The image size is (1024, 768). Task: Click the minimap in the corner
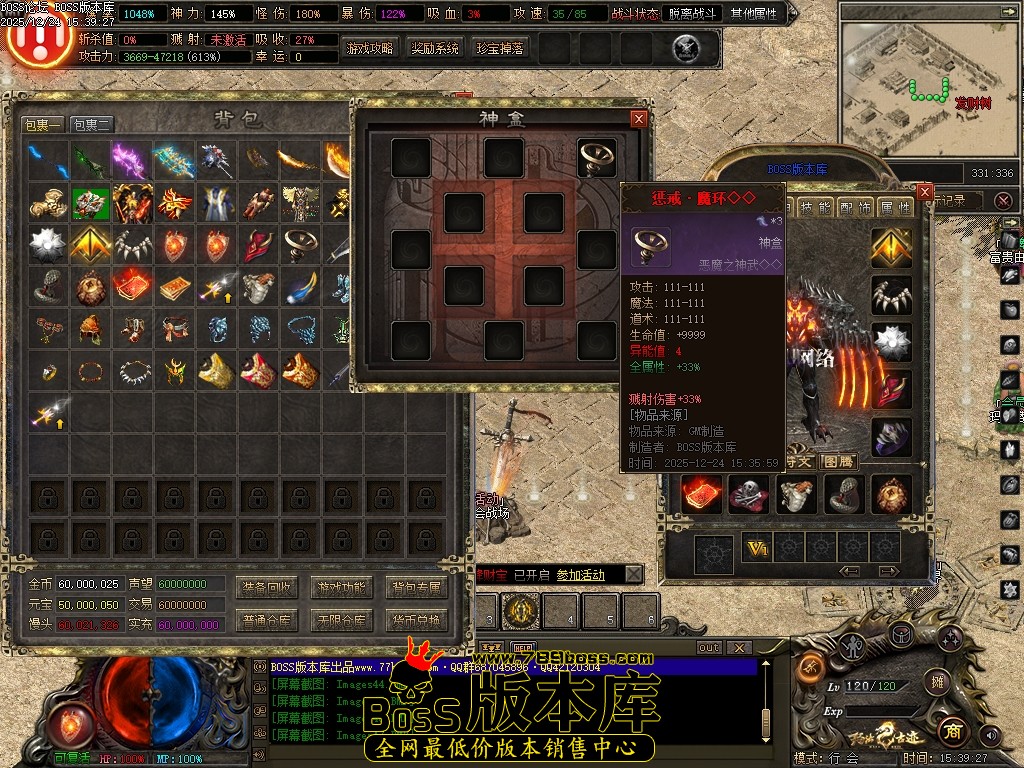pos(927,85)
